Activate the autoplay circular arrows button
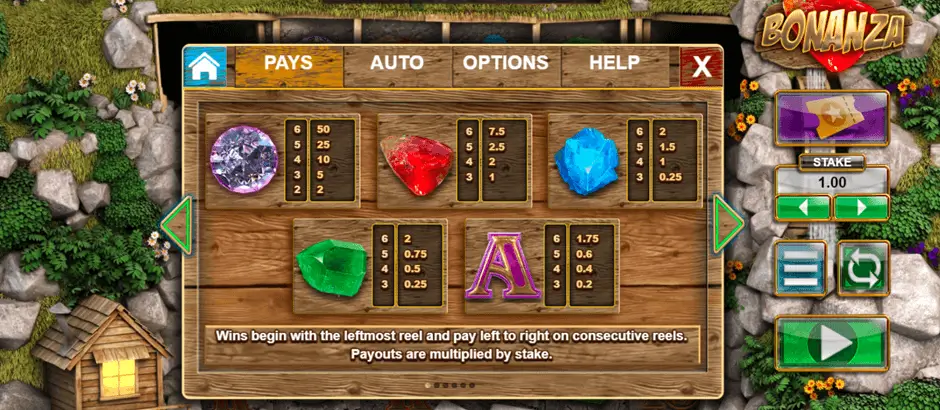Viewport: 940px width, 410px height. click(862, 268)
